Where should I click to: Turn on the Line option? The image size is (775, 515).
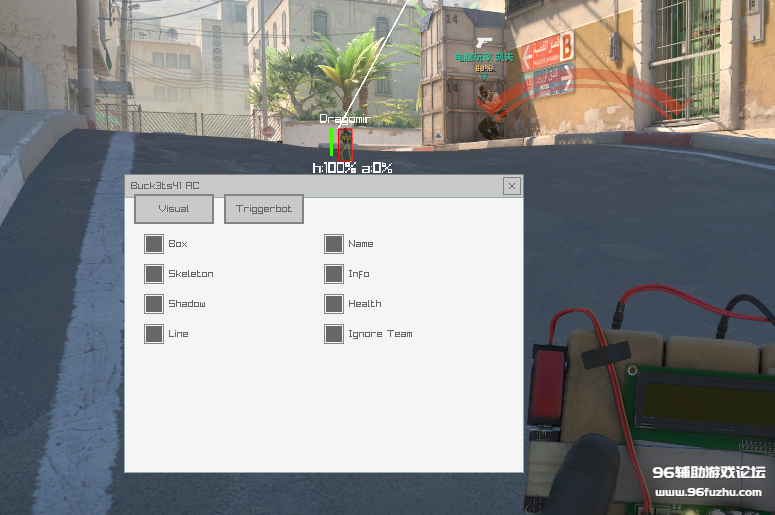click(154, 334)
